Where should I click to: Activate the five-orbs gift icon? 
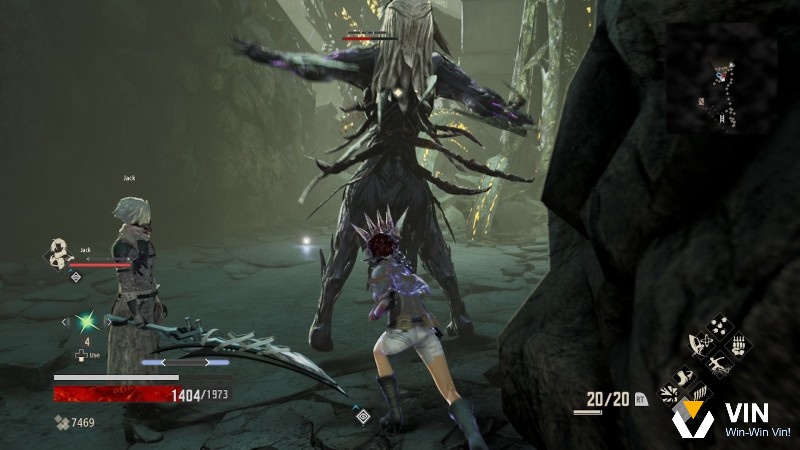point(717,328)
